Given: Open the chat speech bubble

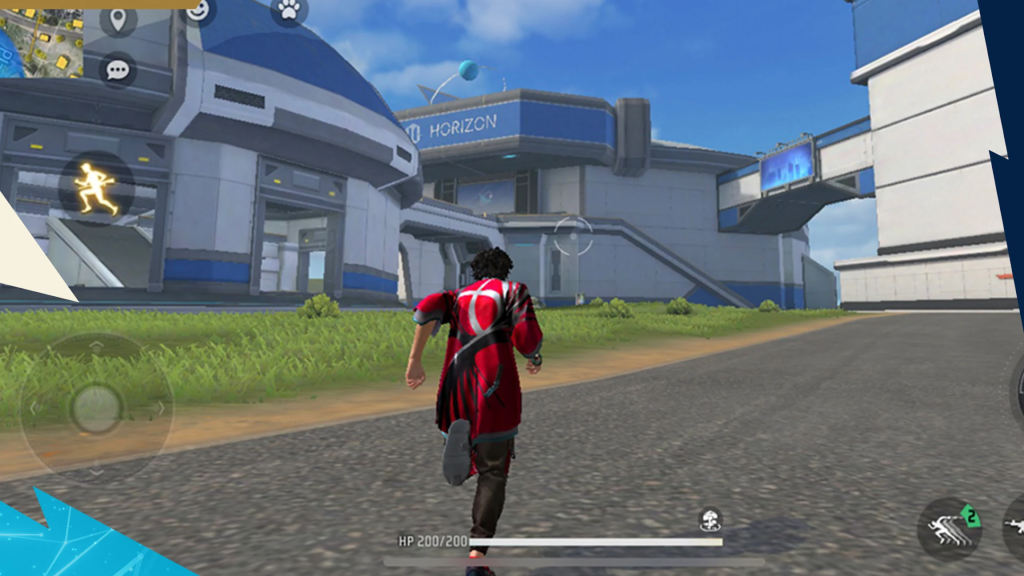Looking at the screenshot, I should coord(118,70).
